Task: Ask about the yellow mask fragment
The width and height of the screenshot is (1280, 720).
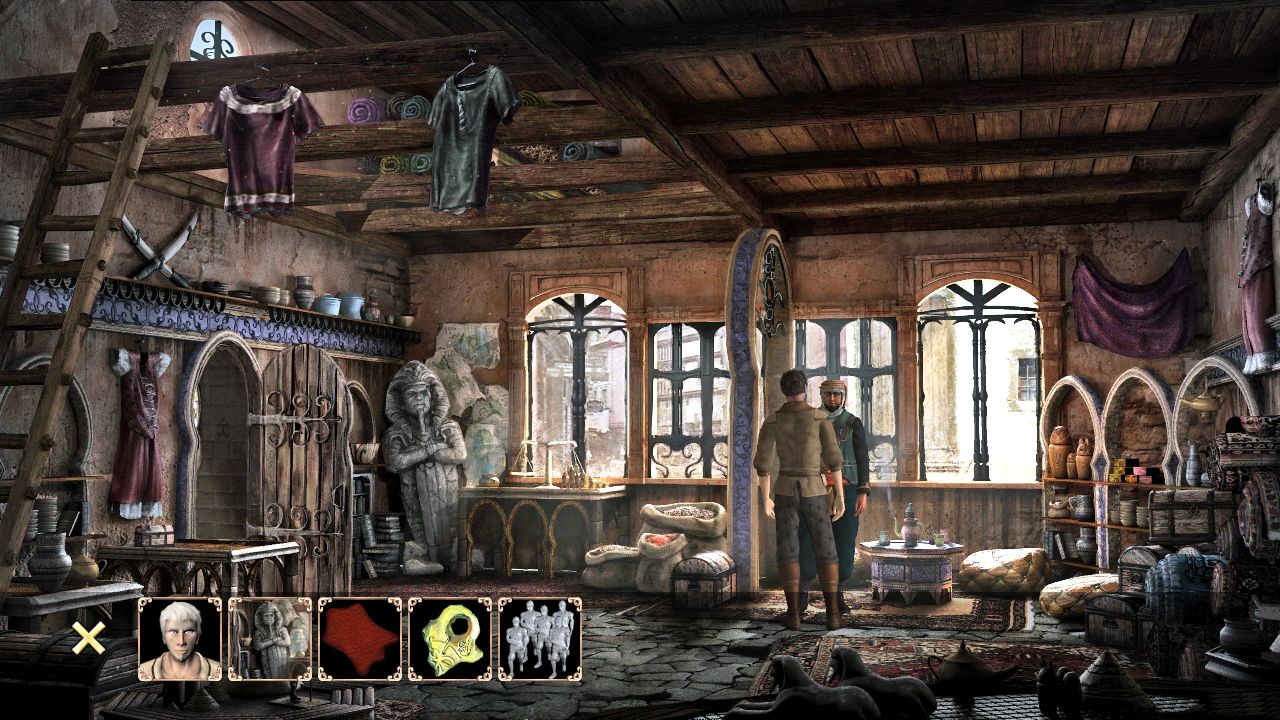Action: (450, 640)
